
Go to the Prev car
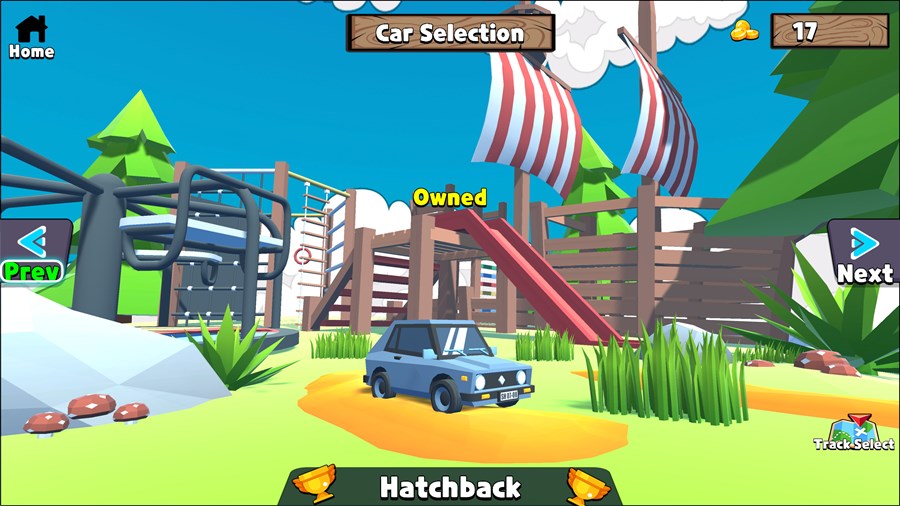34,251
